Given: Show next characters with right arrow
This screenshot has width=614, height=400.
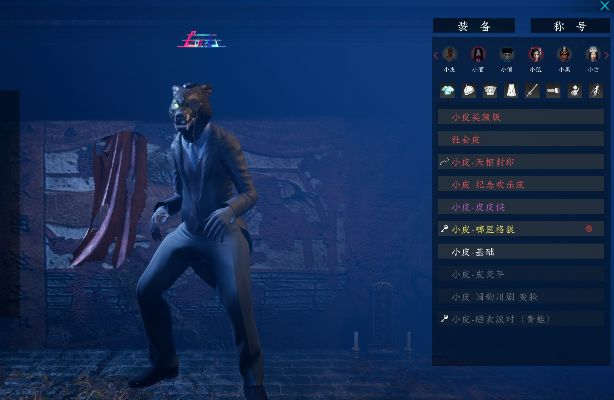Looking at the screenshot, I should tap(606, 54).
